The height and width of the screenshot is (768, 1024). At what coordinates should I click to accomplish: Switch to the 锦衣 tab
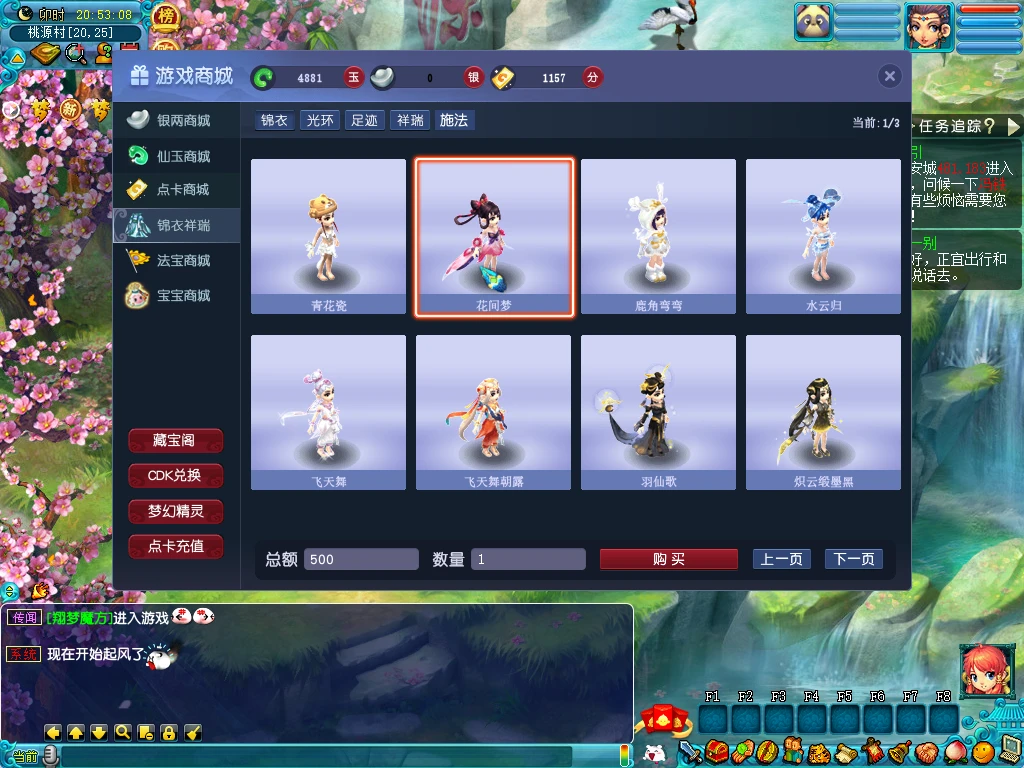point(274,120)
